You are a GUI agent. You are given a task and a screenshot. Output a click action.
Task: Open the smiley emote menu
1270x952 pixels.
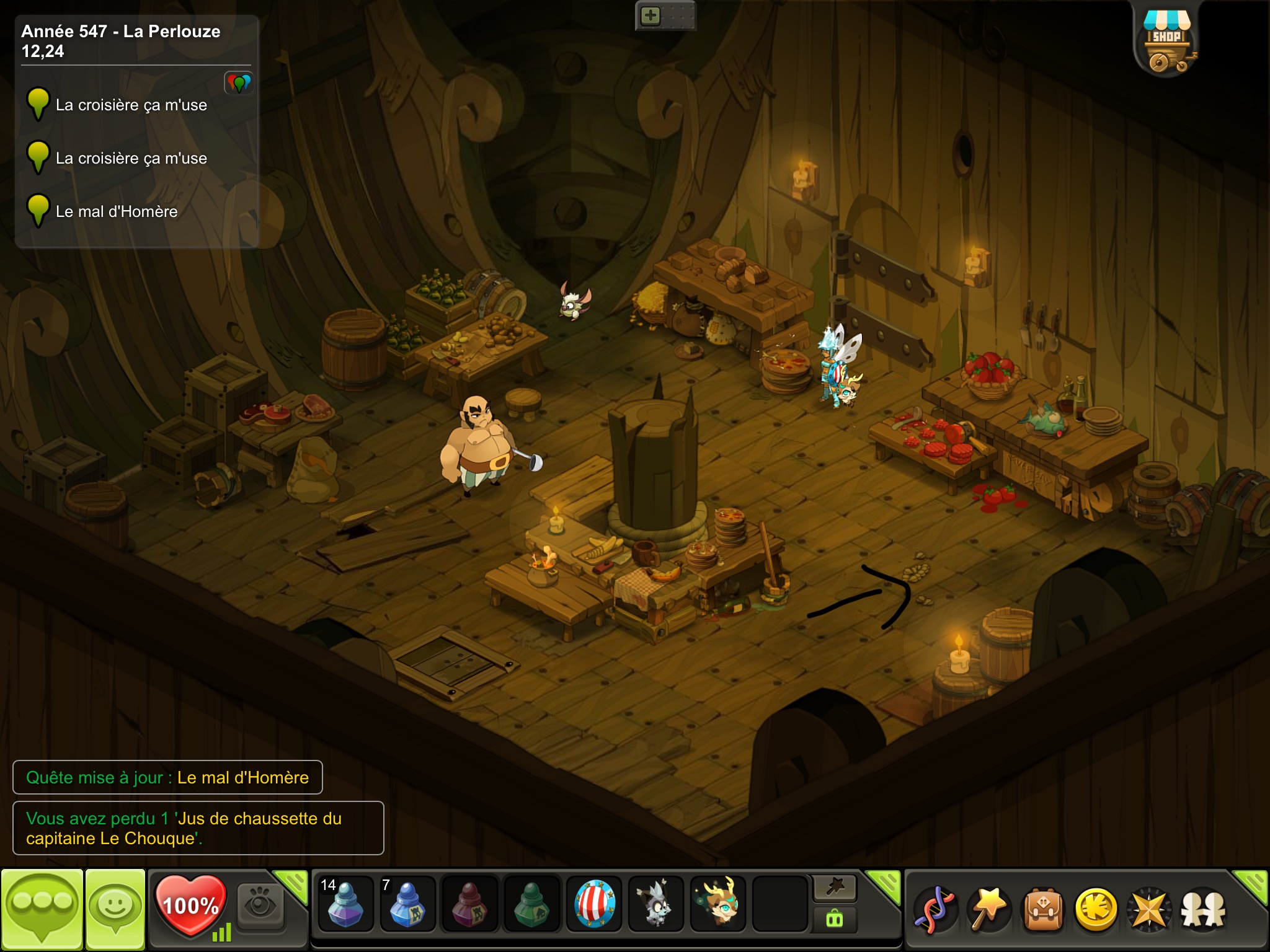tap(115, 909)
